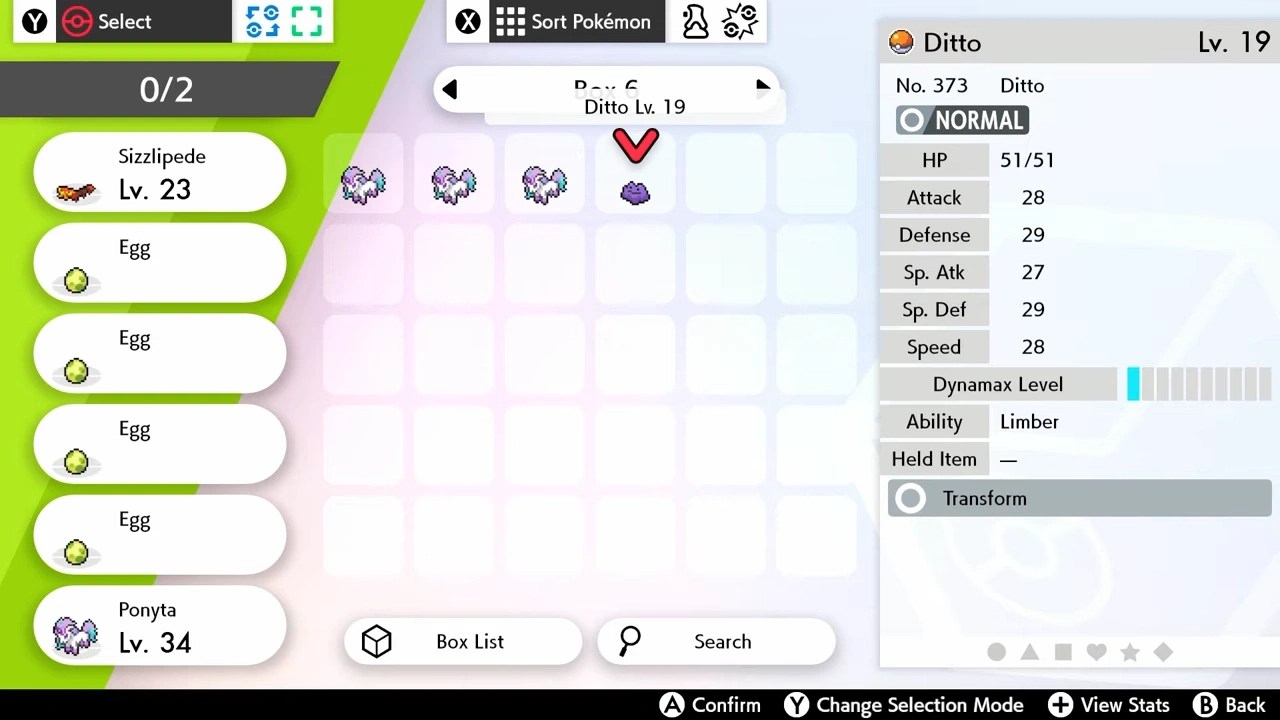Toggle the star marking for Ditto
Screen dimensions: 1280x720
(x=1130, y=652)
